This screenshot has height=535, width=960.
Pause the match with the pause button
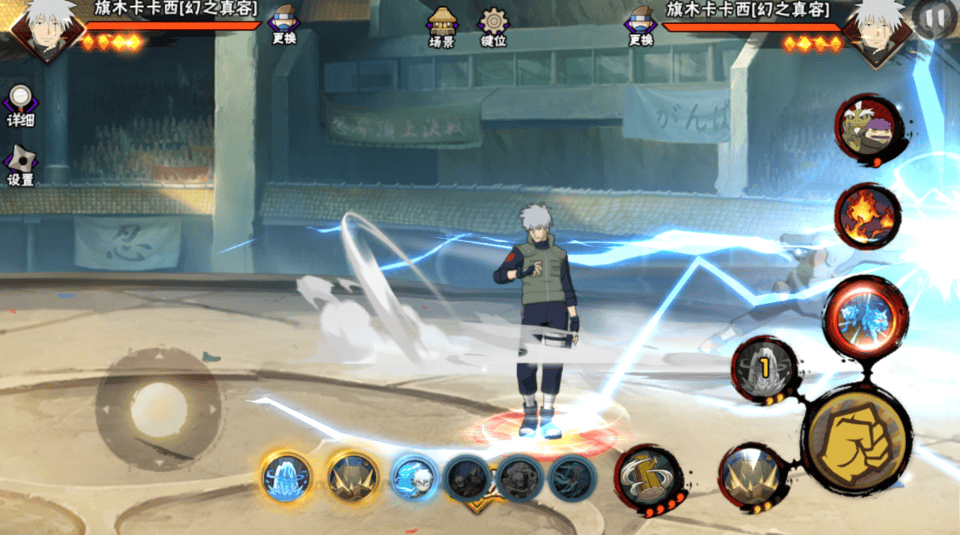coord(934,17)
